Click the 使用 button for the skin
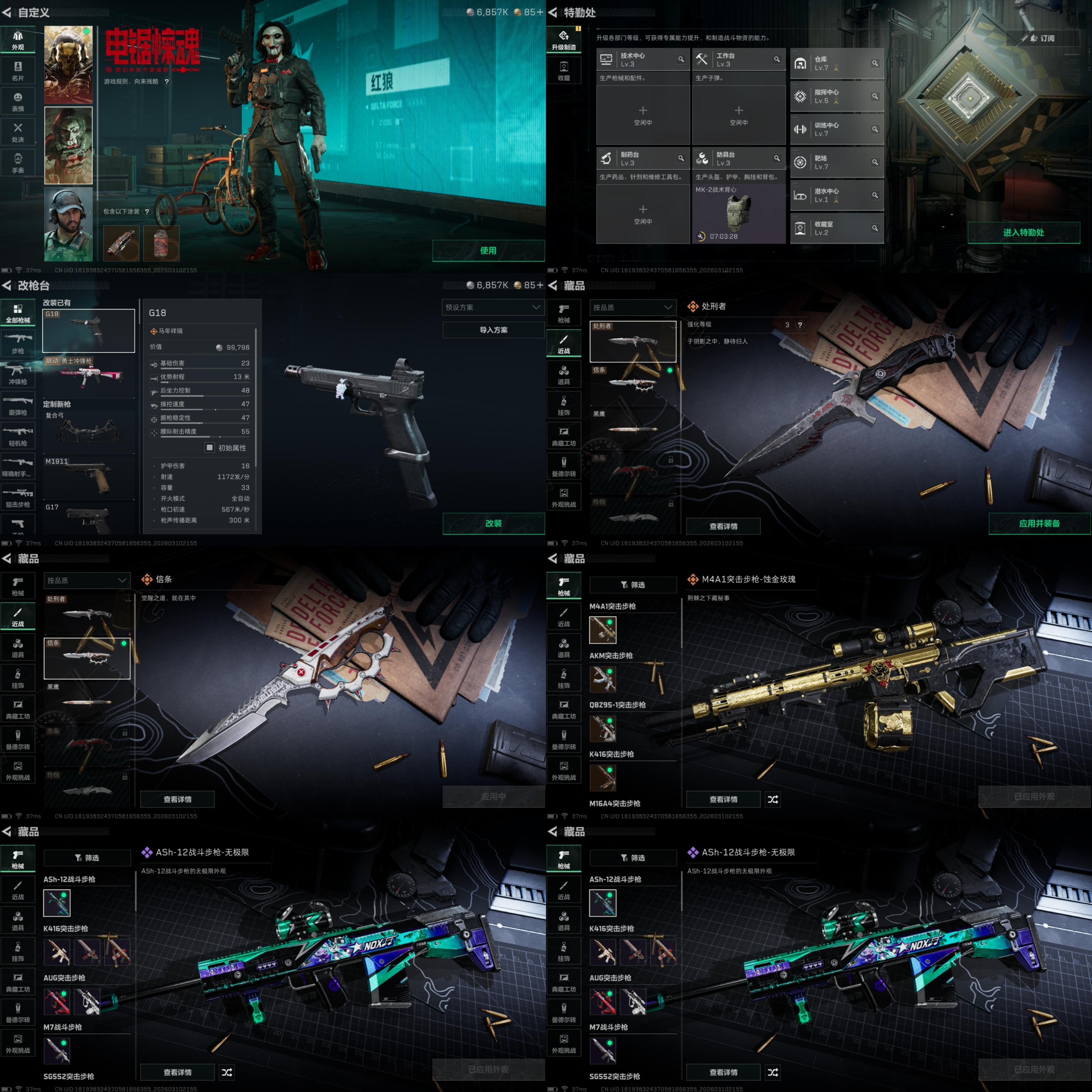The height and width of the screenshot is (1092, 1092). point(488,250)
